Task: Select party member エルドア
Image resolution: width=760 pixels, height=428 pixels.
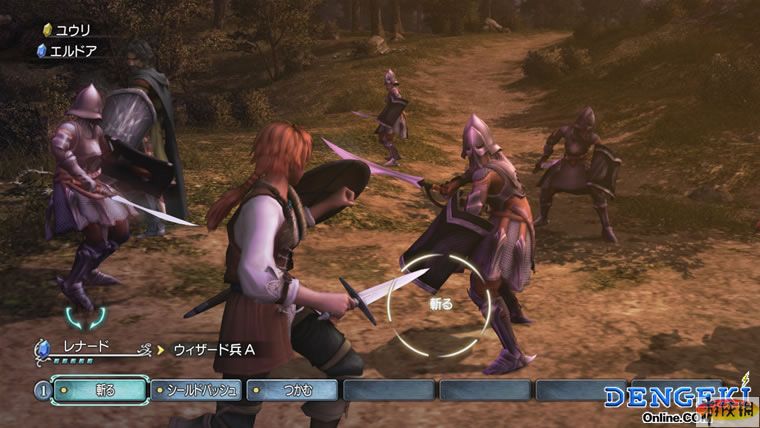Action: 74,50
